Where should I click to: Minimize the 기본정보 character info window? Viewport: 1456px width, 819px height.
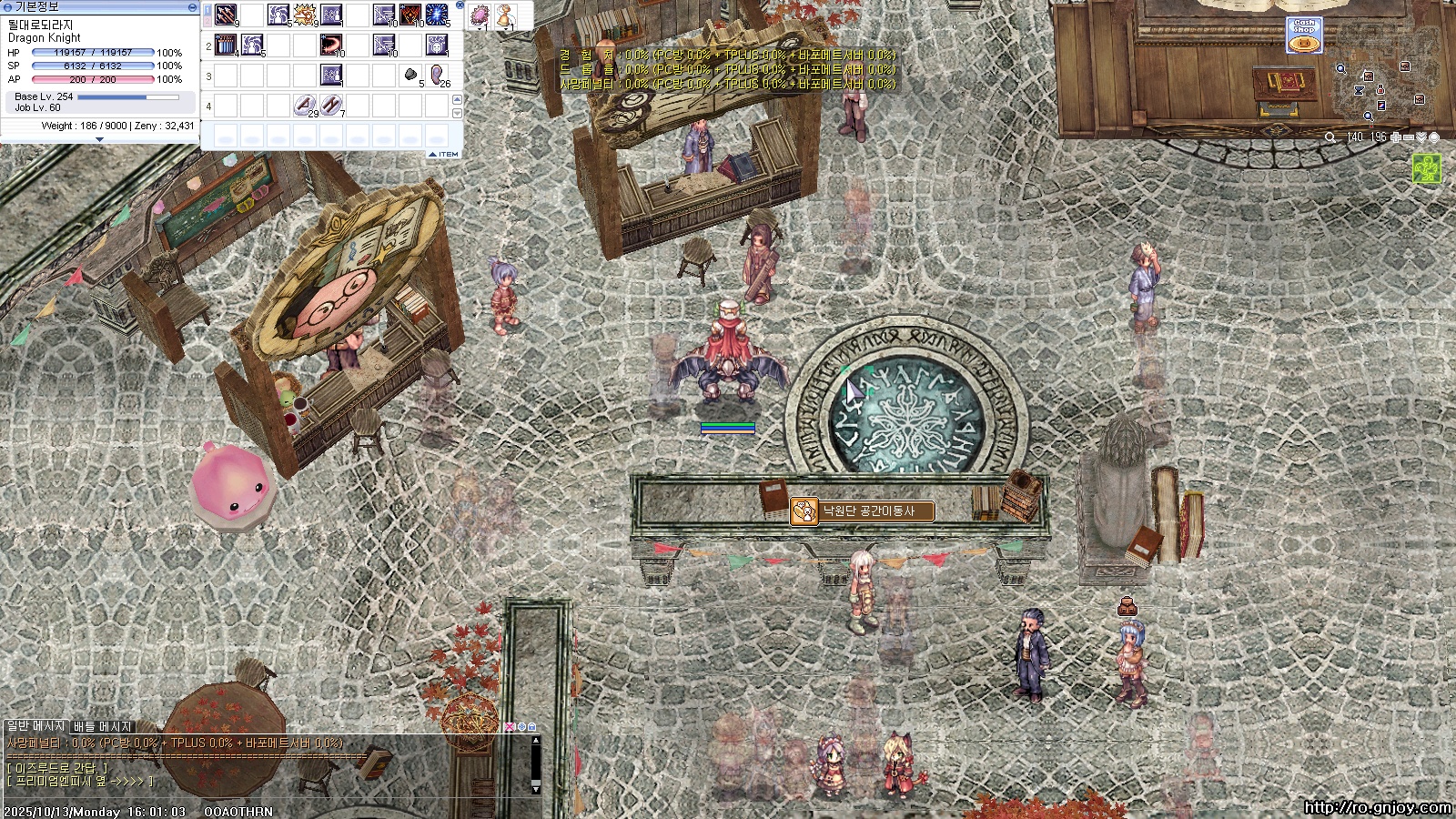(192, 6)
